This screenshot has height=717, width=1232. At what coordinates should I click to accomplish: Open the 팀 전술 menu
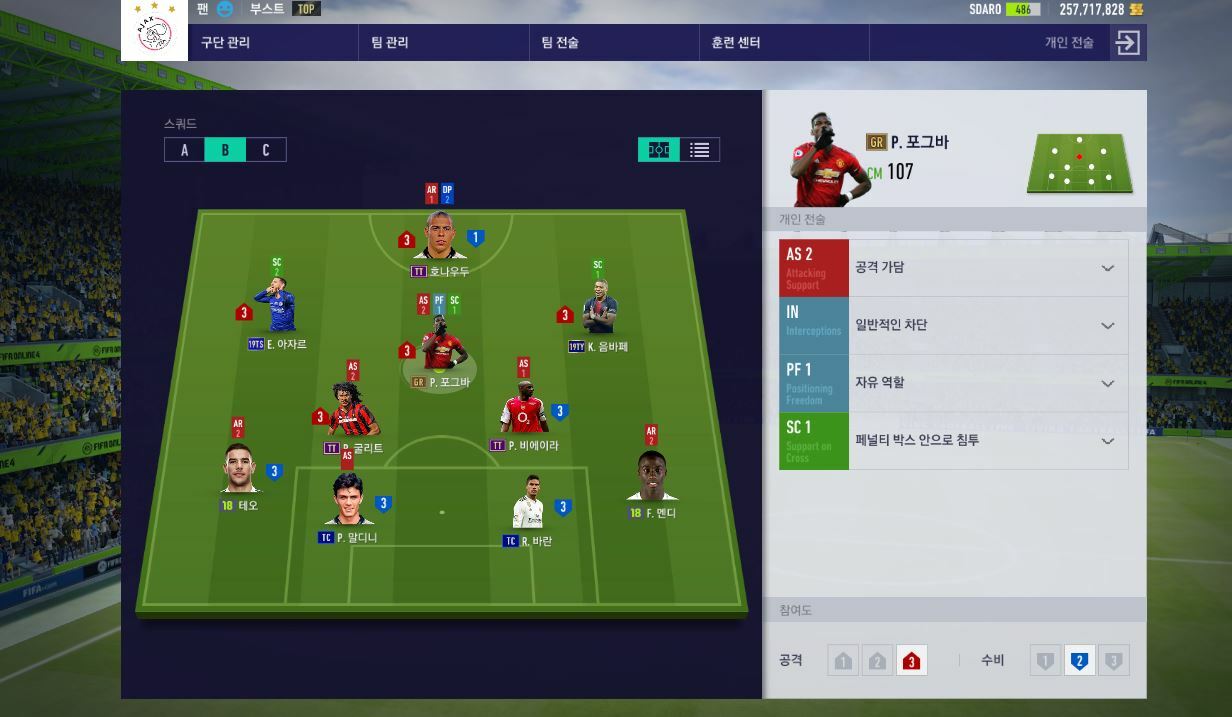point(560,42)
